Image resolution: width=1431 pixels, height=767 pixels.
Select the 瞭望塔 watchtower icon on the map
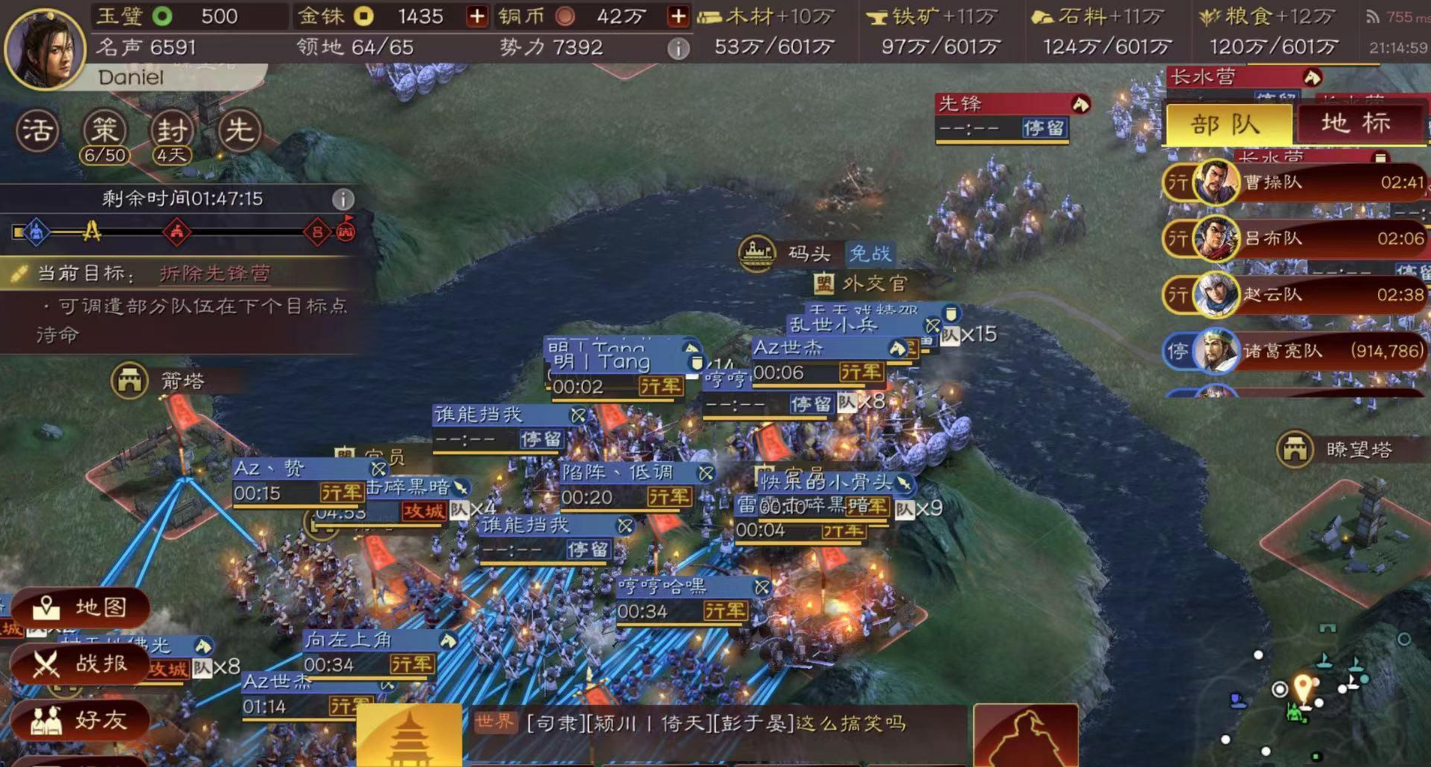1297,449
